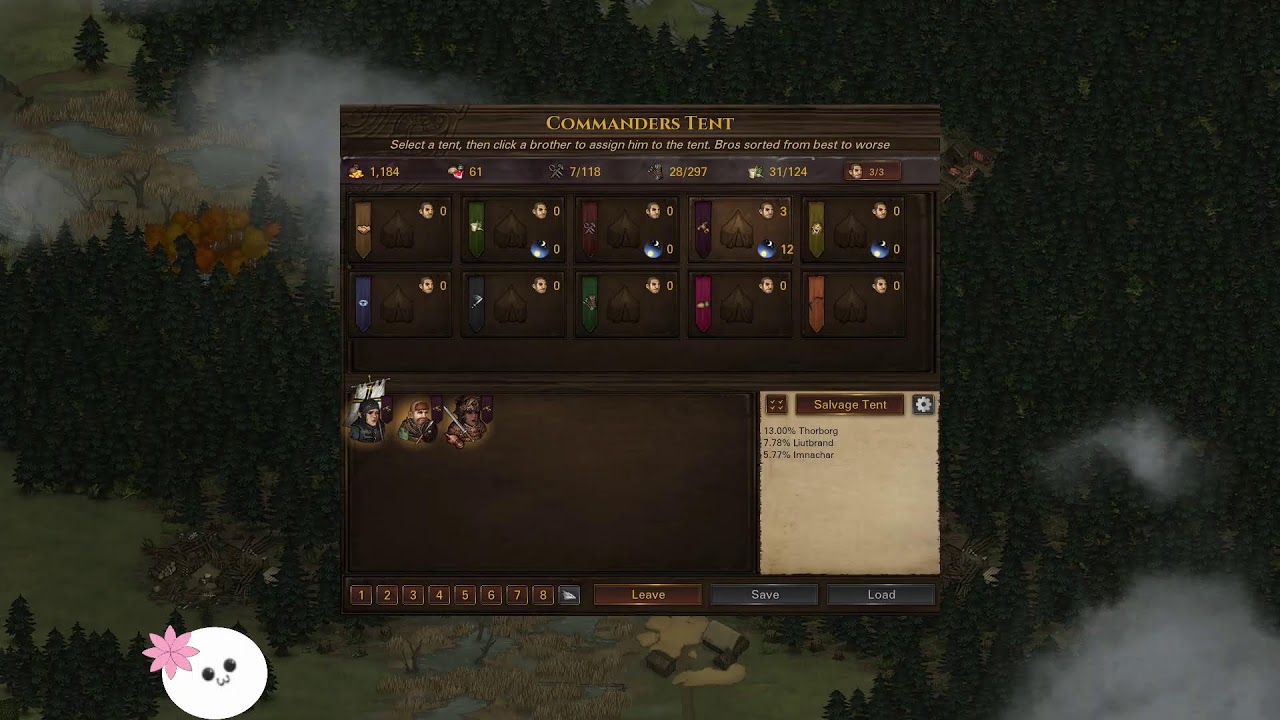The width and height of the screenshot is (1280, 720).
Task: Click the small icon after preset 8
Action: 569,595
